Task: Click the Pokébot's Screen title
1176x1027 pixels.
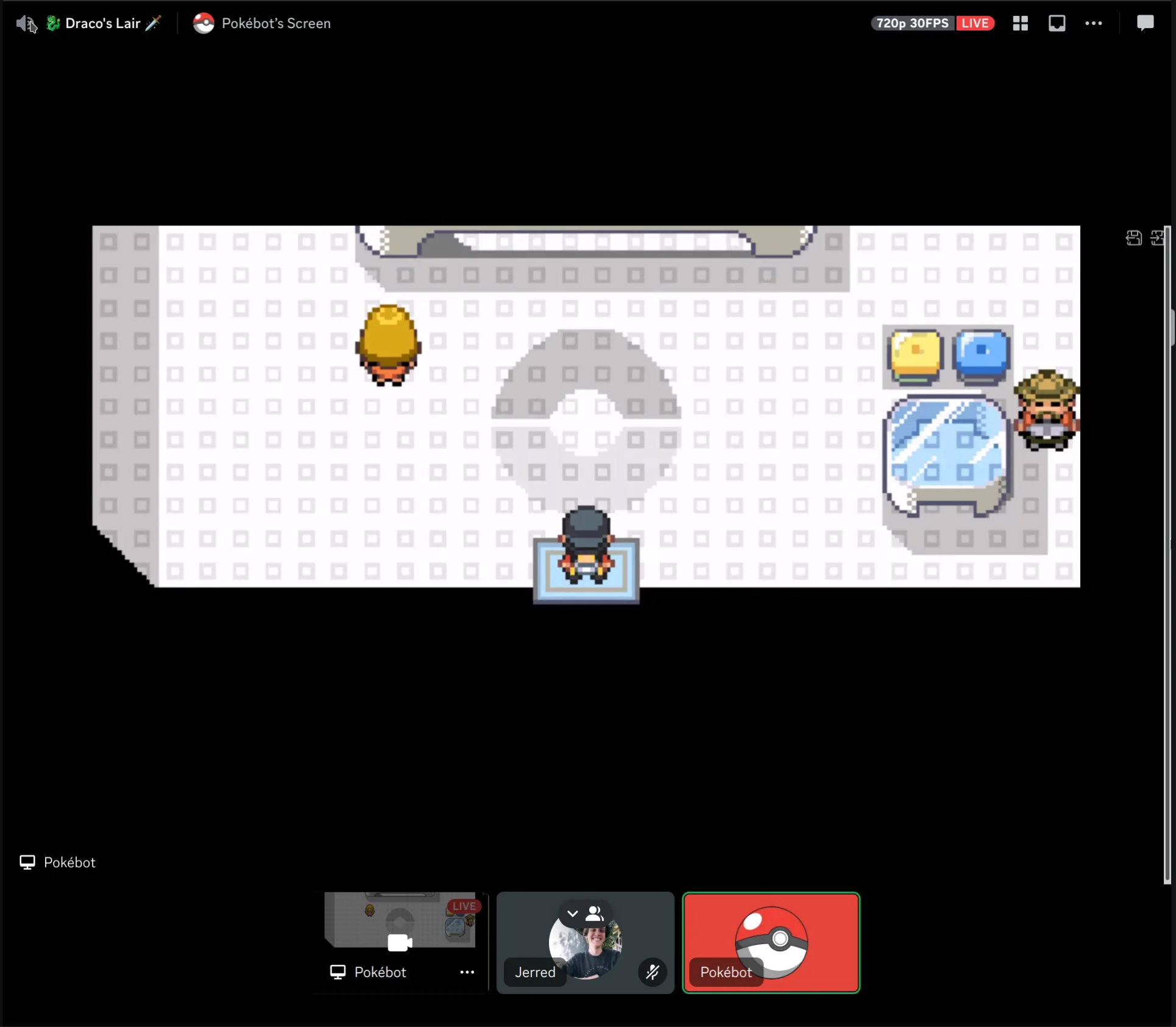Action: click(x=276, y=23)
